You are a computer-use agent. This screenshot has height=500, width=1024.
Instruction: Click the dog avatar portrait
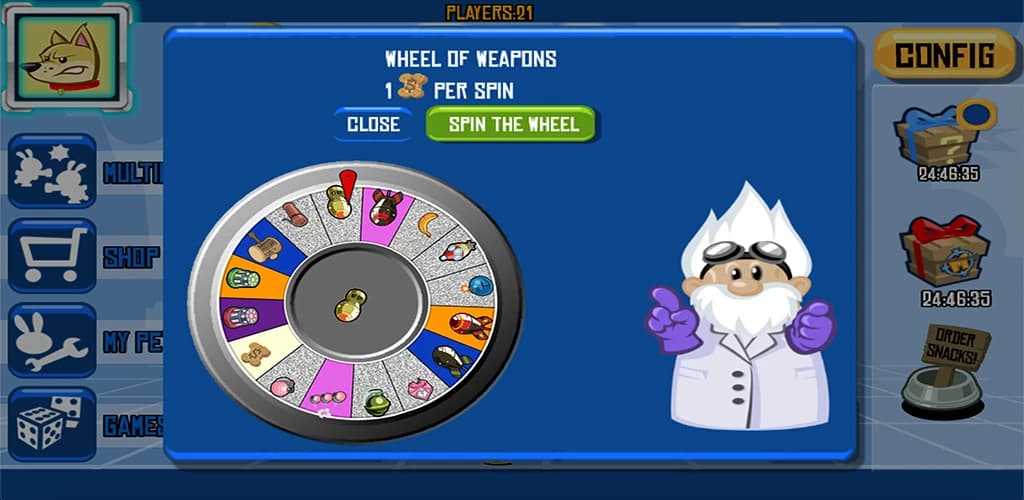pos(66,57)
